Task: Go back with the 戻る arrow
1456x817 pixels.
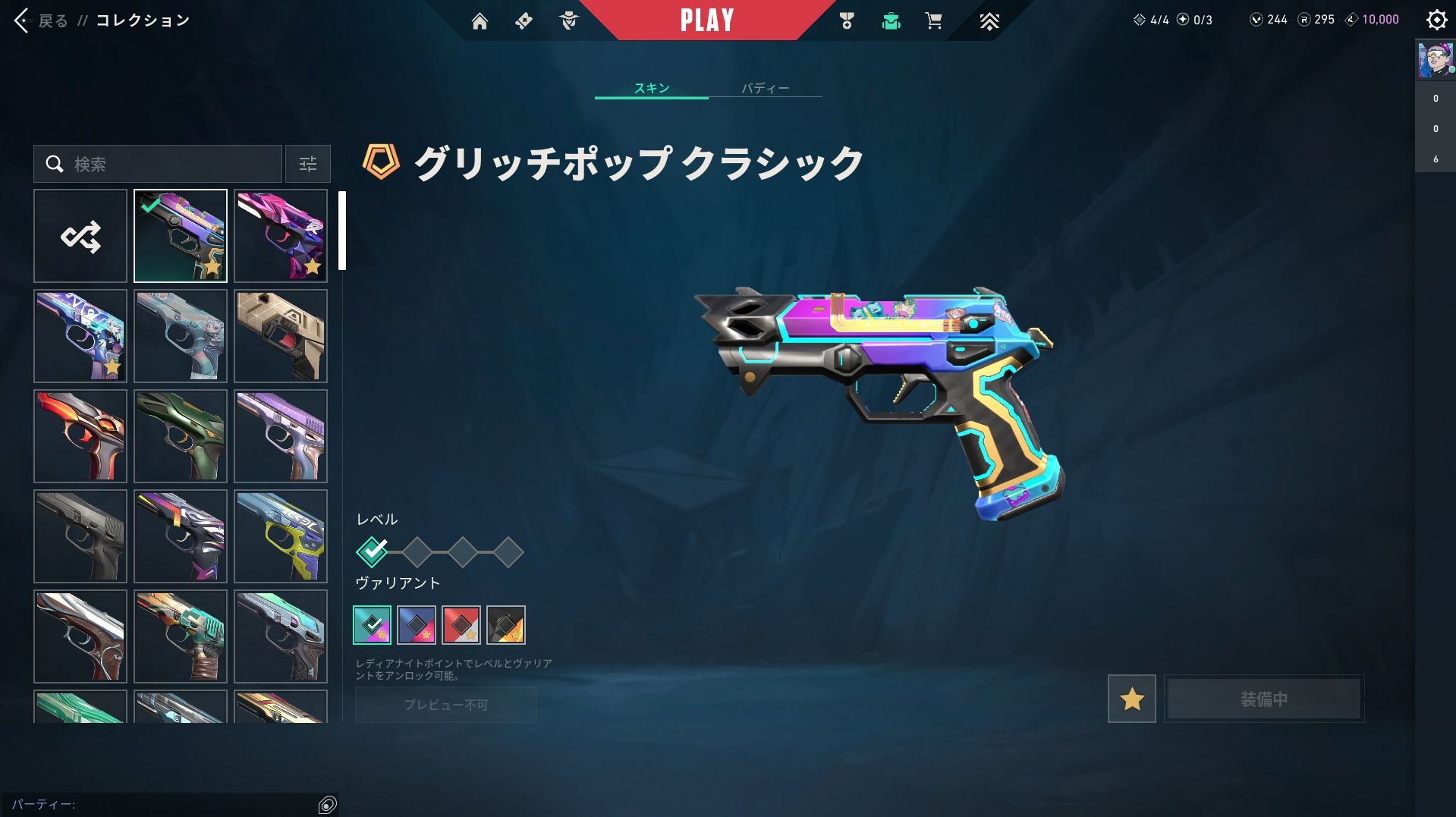Action: (x=22, y=20)
